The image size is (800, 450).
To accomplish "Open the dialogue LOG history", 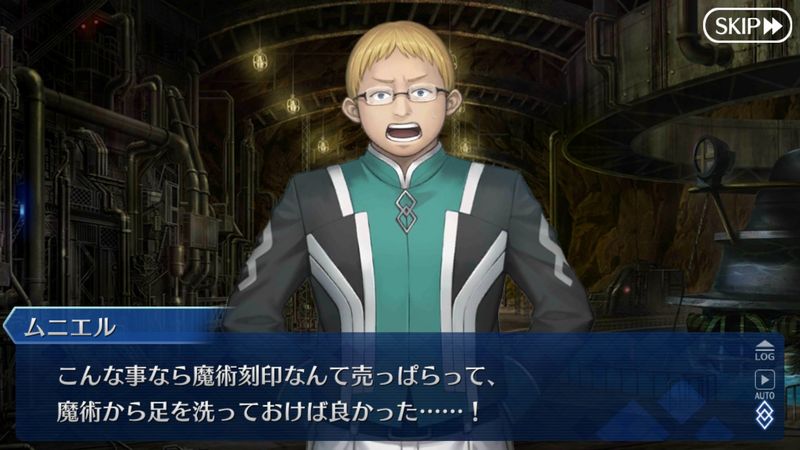I will click(765, 349).
